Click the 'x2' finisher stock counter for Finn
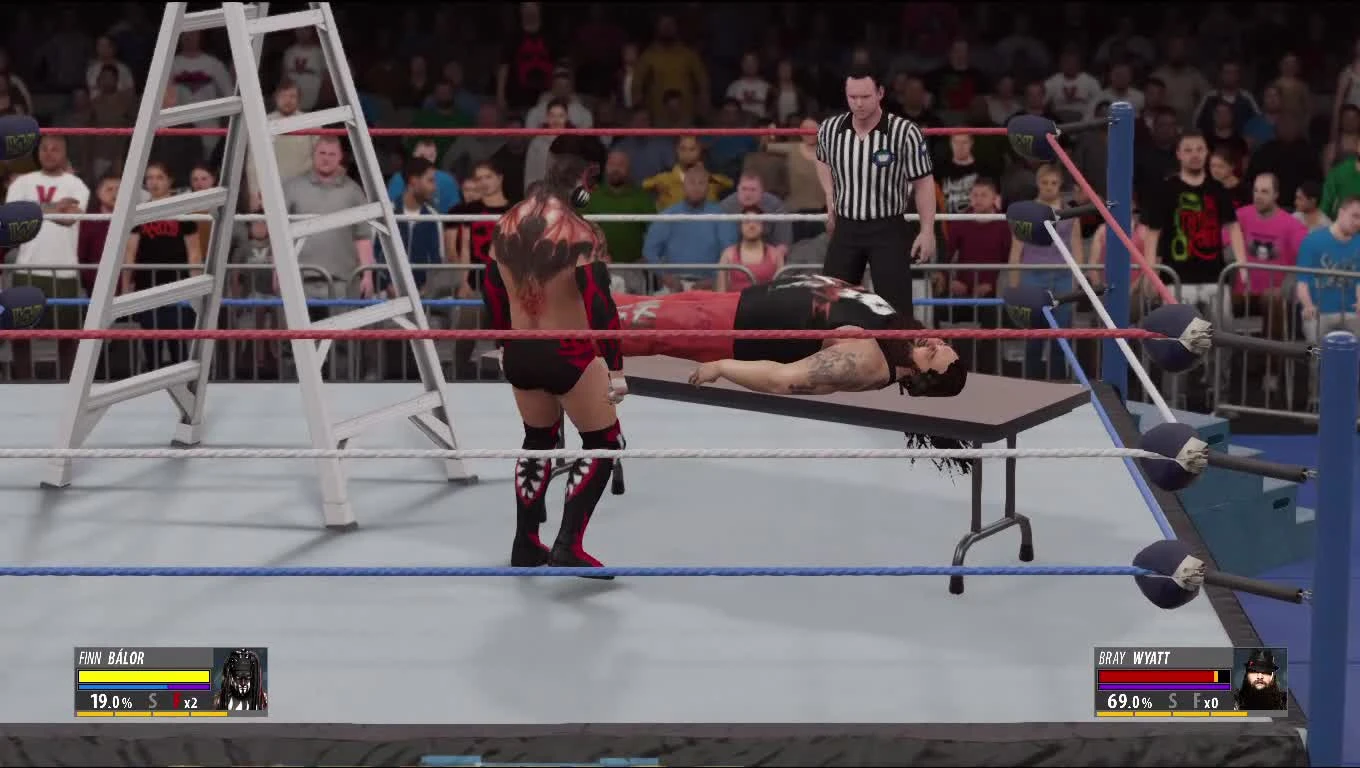The width and height of the screenshot is (1360, 768). pyautogui.click(x=191, y=702)
